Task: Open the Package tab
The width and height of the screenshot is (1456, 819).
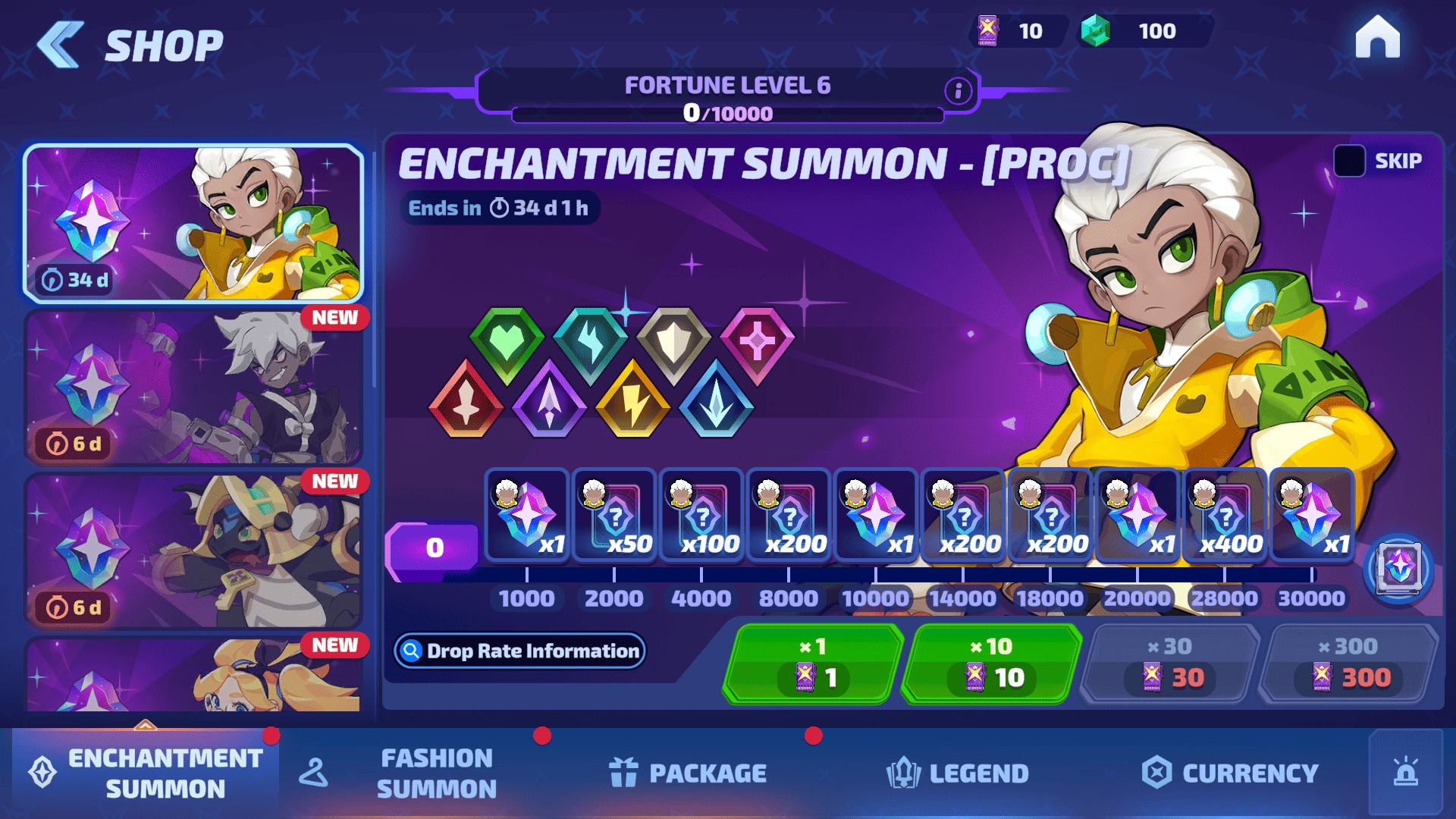Action: [688, 773]
